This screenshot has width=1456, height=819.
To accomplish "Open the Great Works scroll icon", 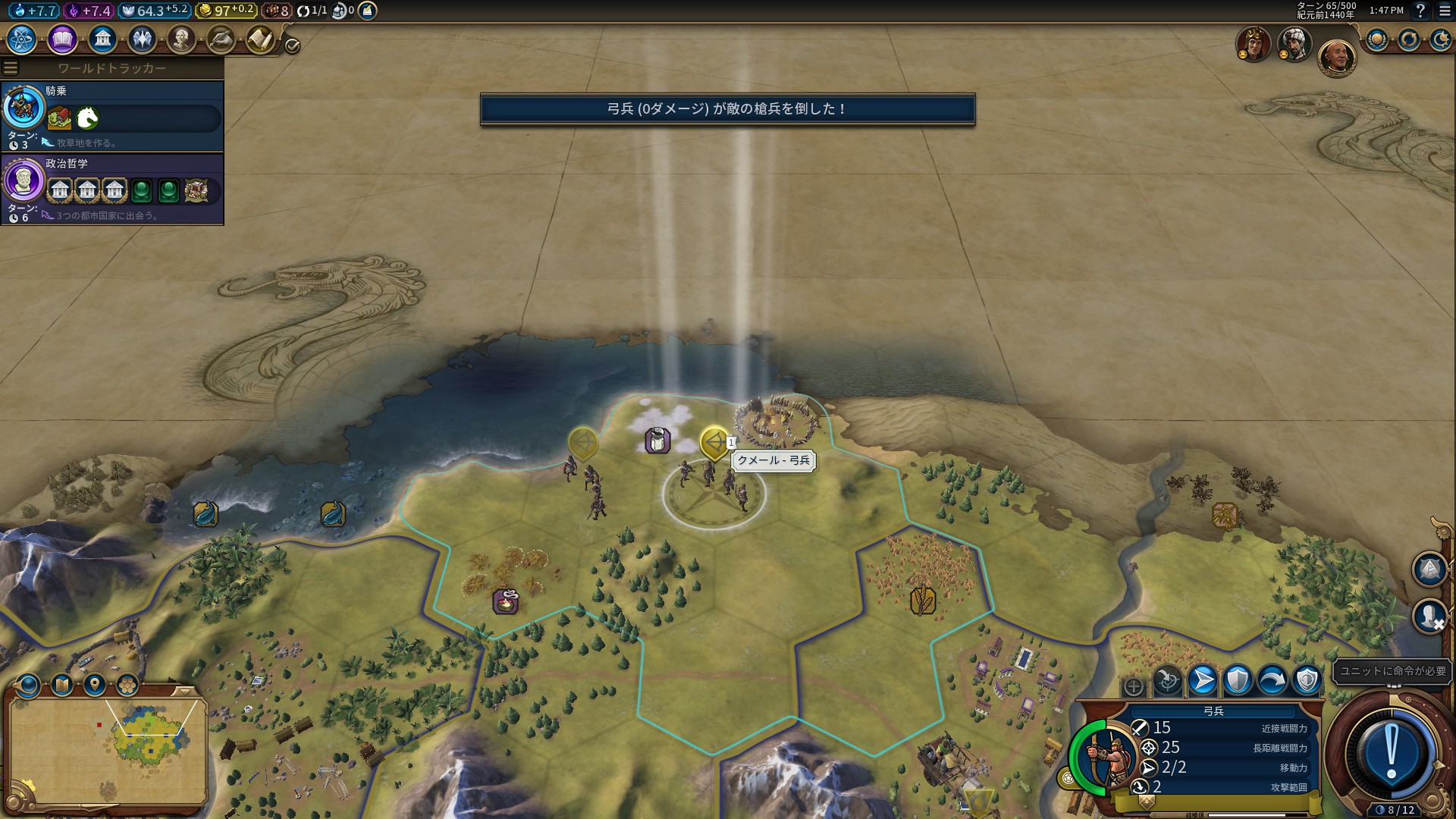I will click(221, 39).
